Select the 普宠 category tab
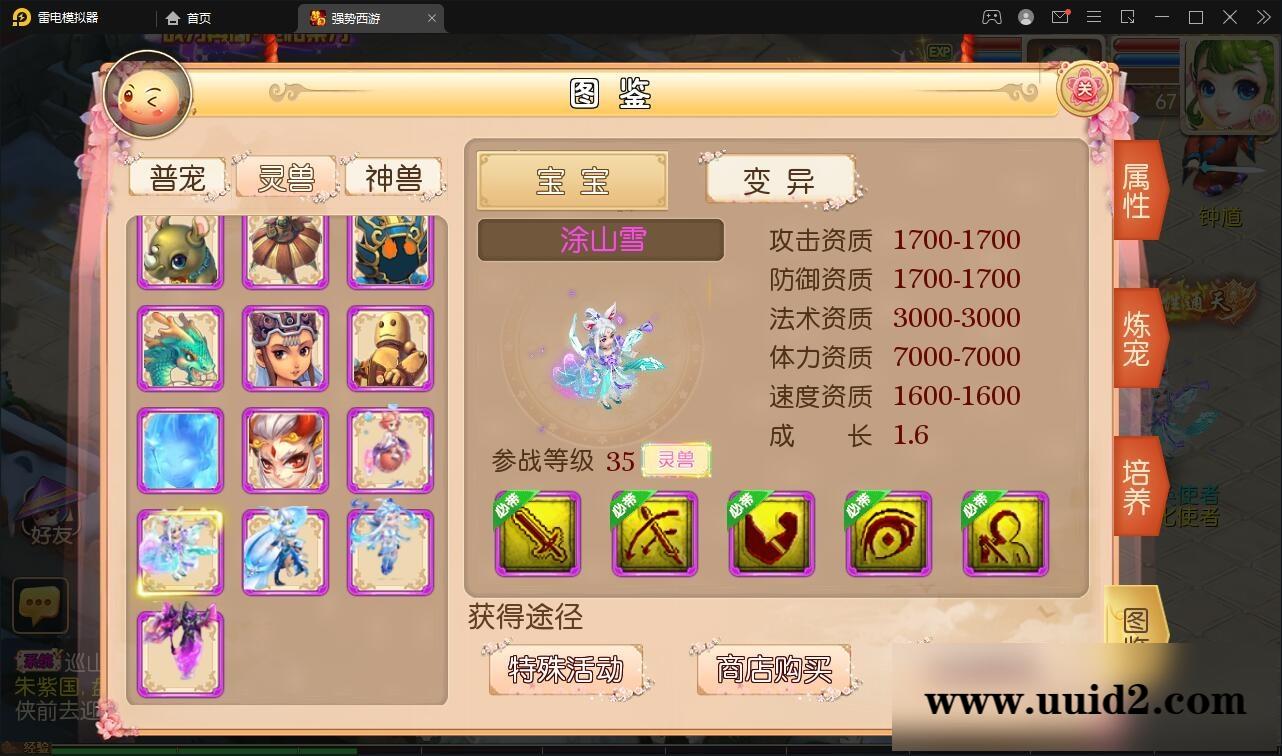The image size is (1282, 756). 177,177
